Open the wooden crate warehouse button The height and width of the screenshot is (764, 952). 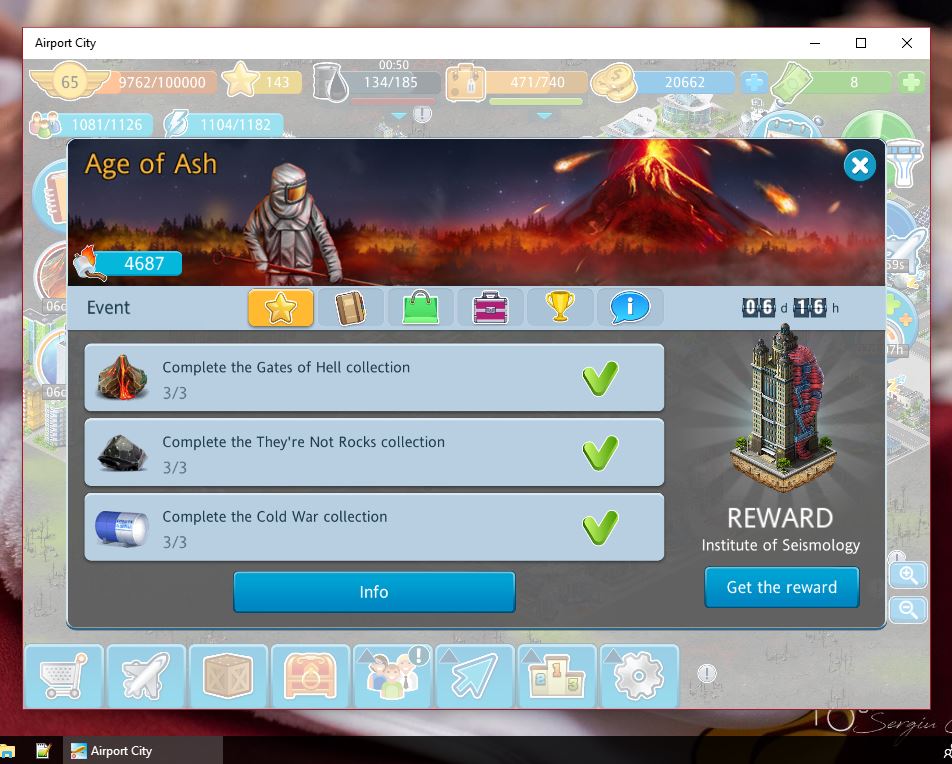pyautogui.click(x=227, y=677)
